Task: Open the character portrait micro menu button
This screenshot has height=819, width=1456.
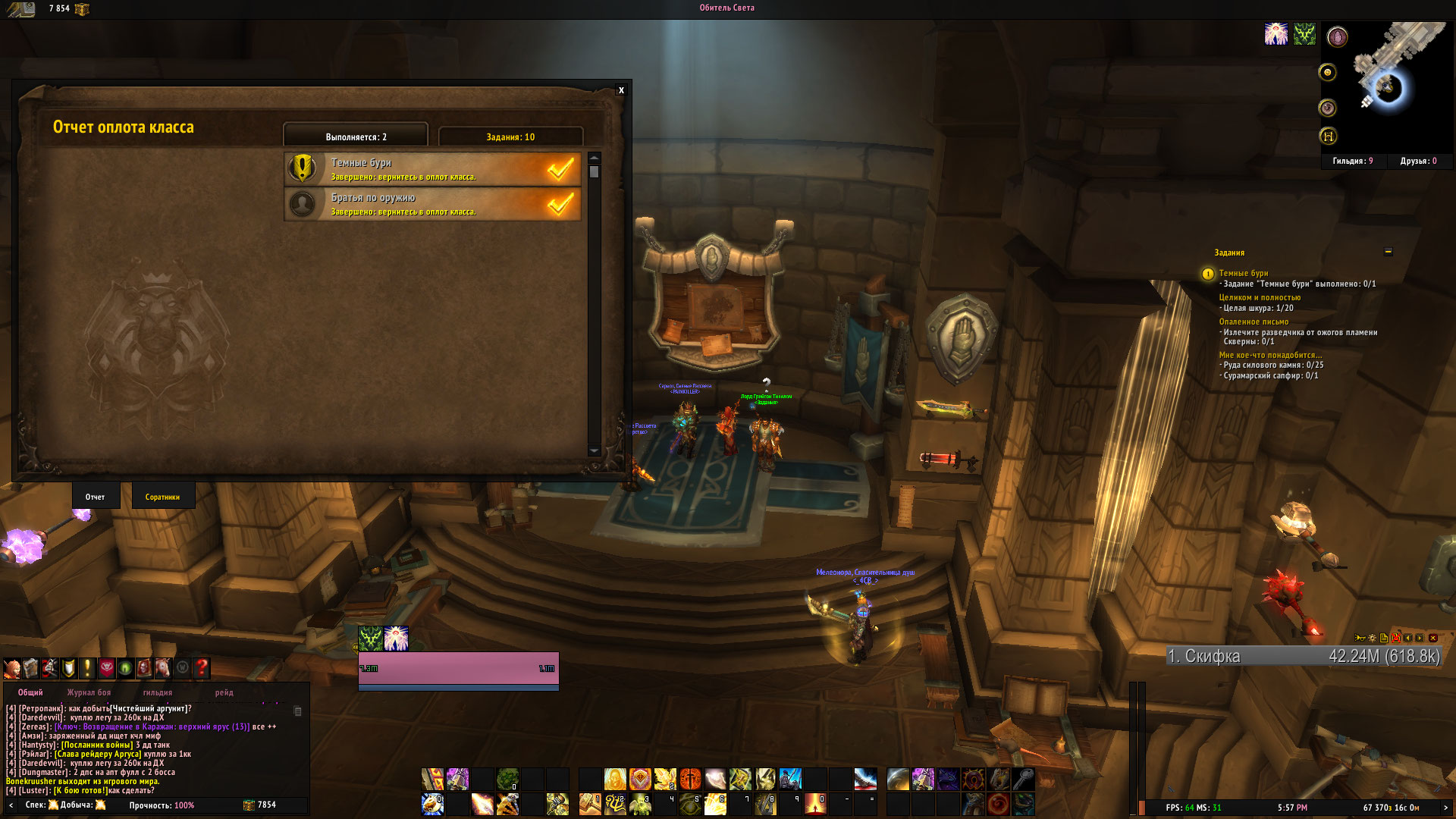Action: pos(12,668)
